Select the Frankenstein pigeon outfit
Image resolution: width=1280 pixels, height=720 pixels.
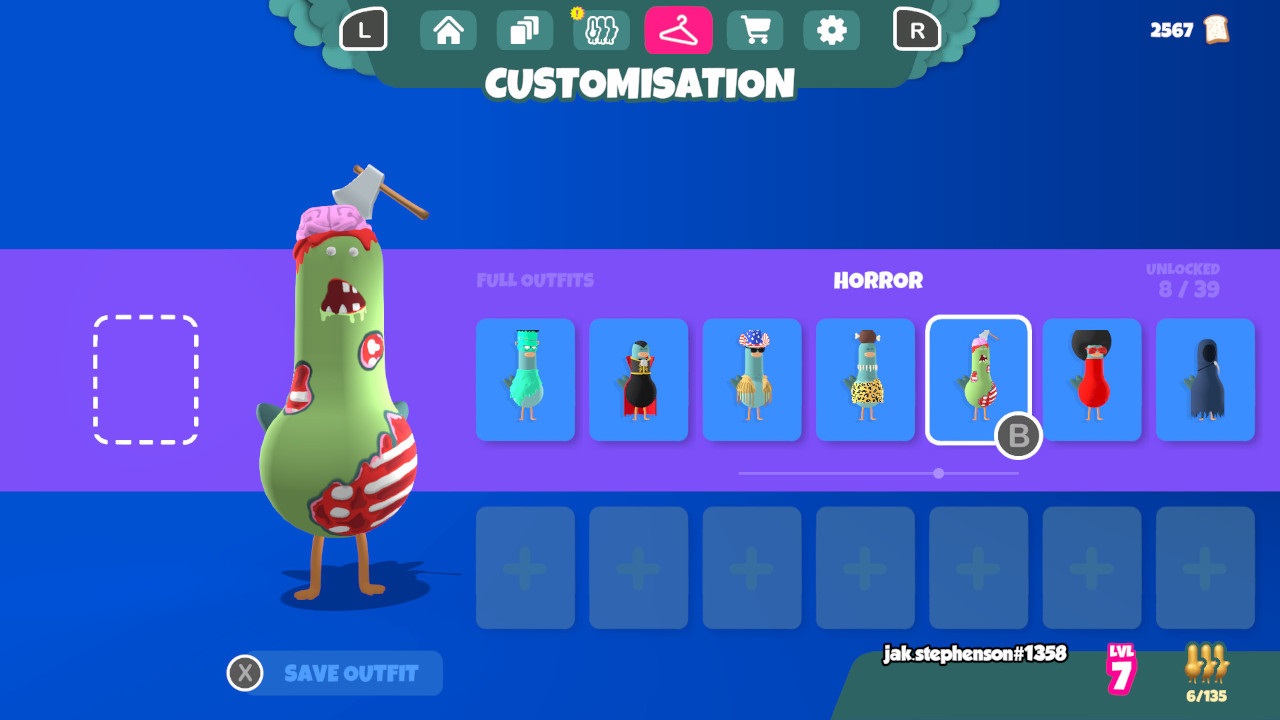click(524, 380)
